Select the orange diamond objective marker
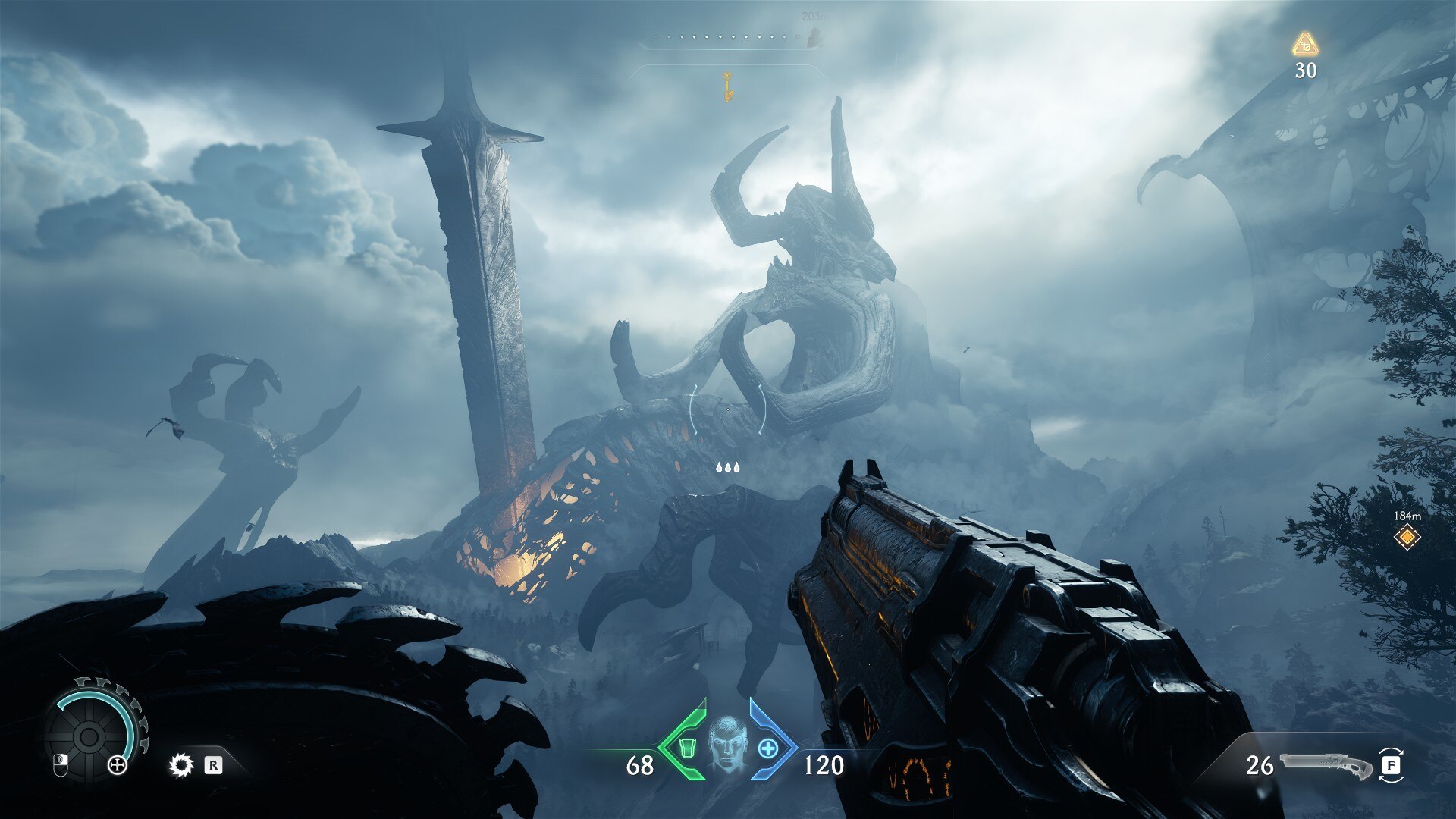The height and width of the screenshot is (819, 1456). [x=1407, y=538]
